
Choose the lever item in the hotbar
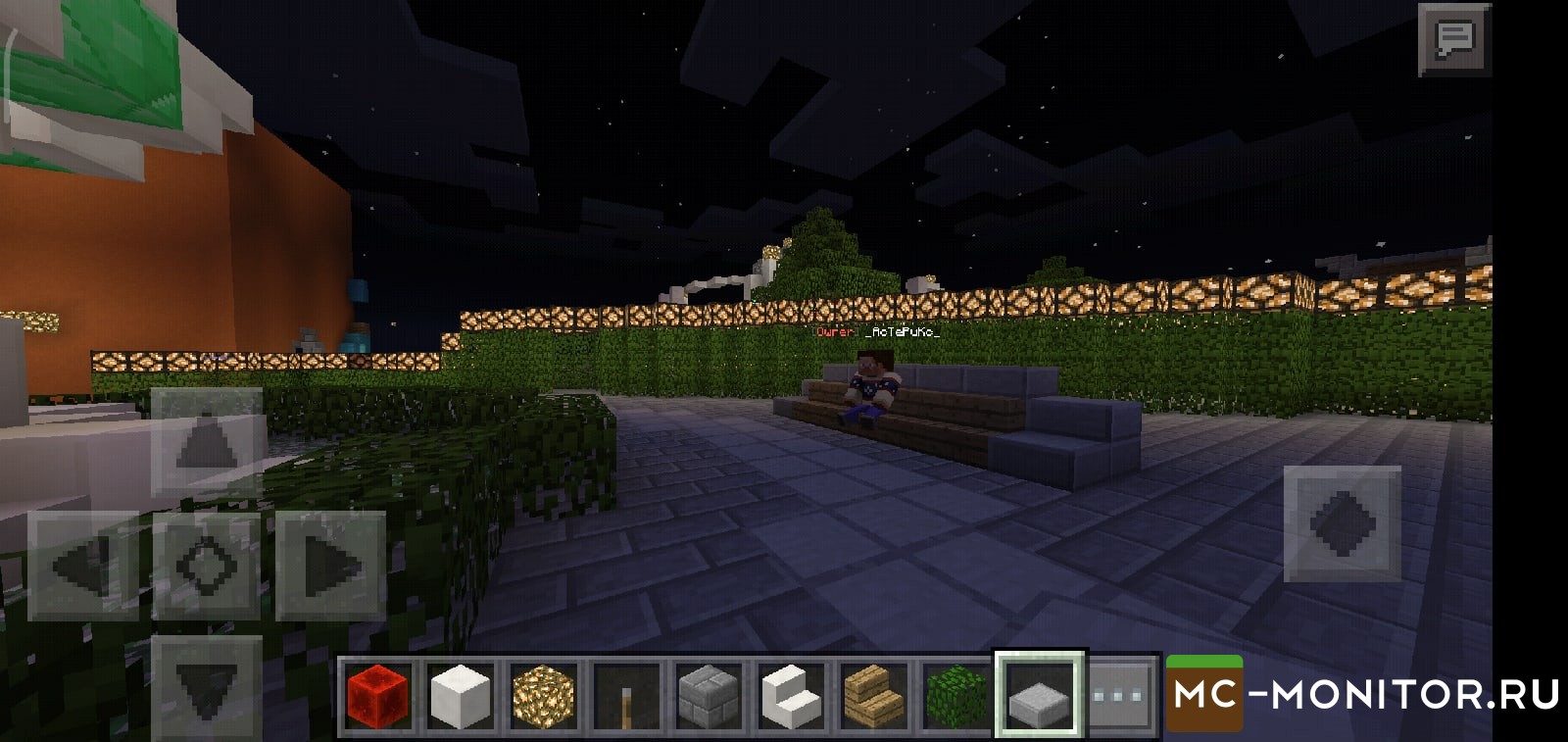[x=626, y=695]
